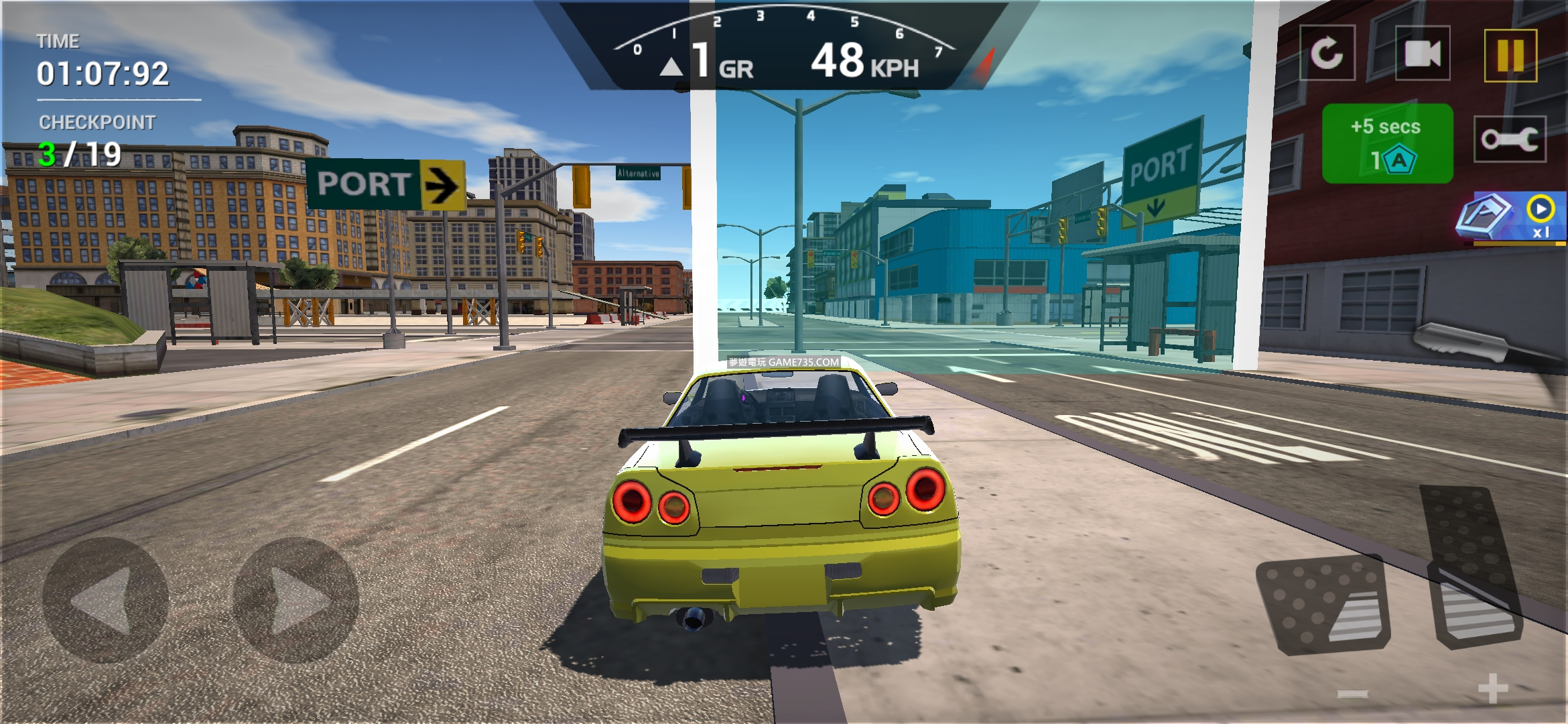This screenshot has height=724, width=1568.
Task: Pause the game with the yellow pause button
Action: pyautogui.click(x=1510, y=55)
